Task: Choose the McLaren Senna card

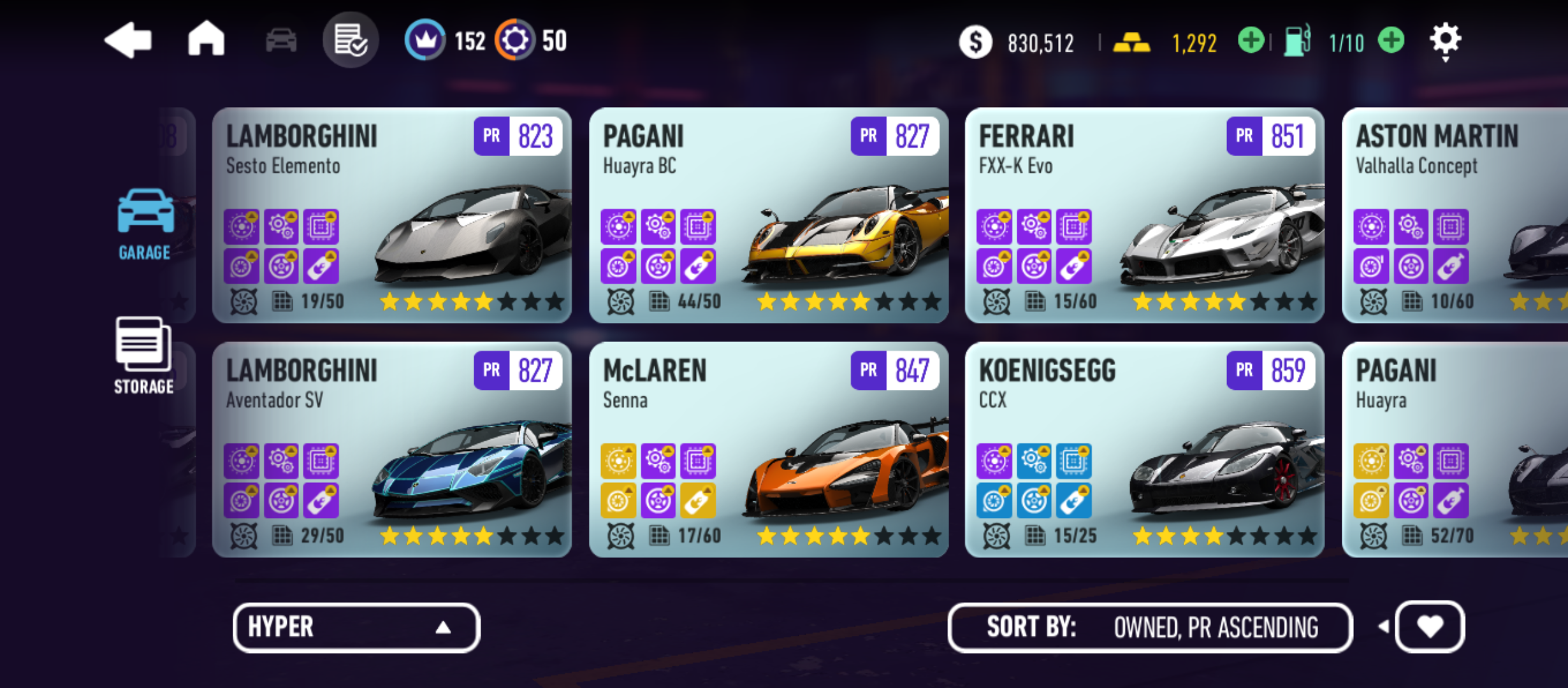Action: 768,450
